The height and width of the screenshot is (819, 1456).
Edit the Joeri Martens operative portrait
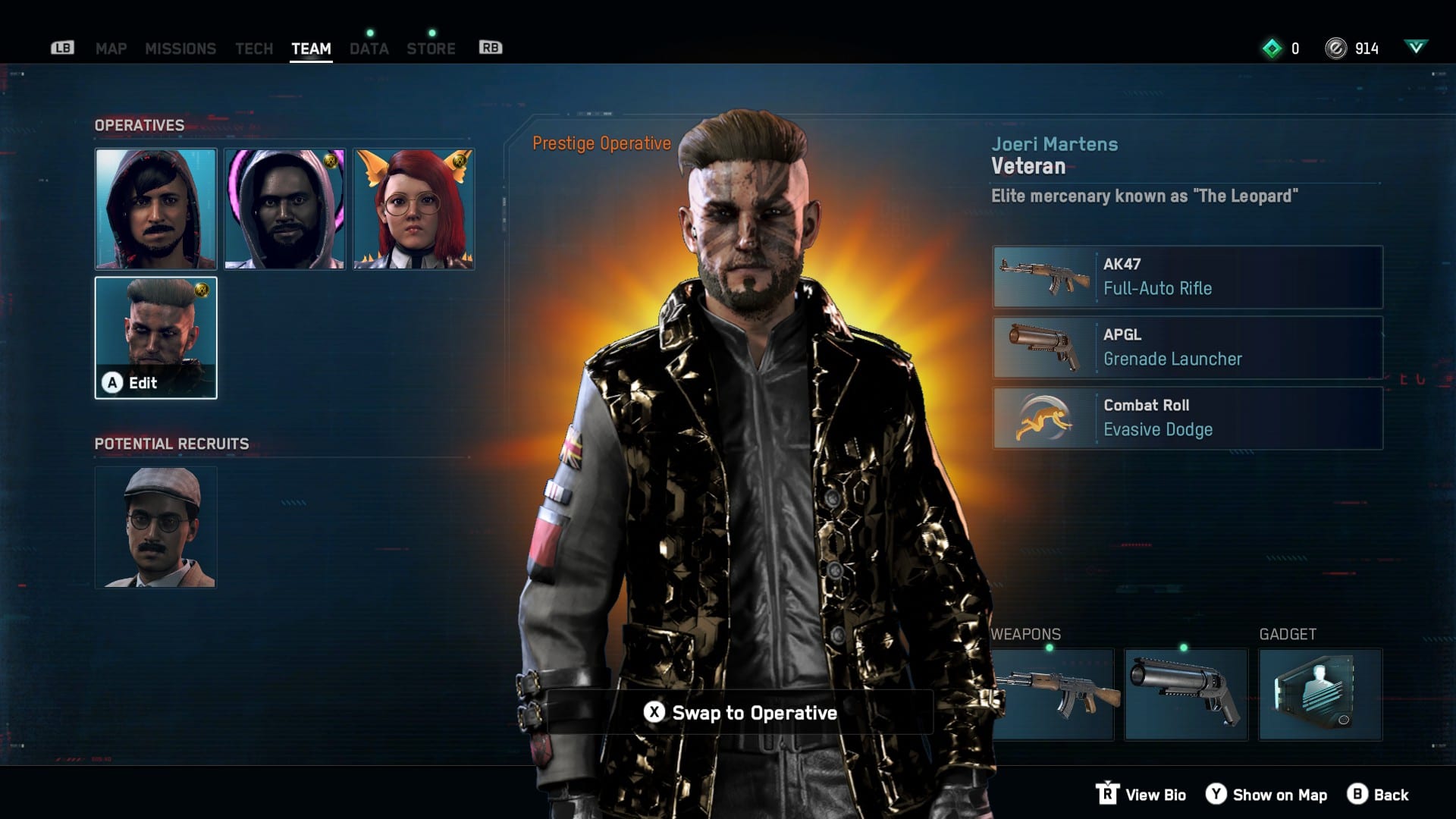[x=155, y=338]
